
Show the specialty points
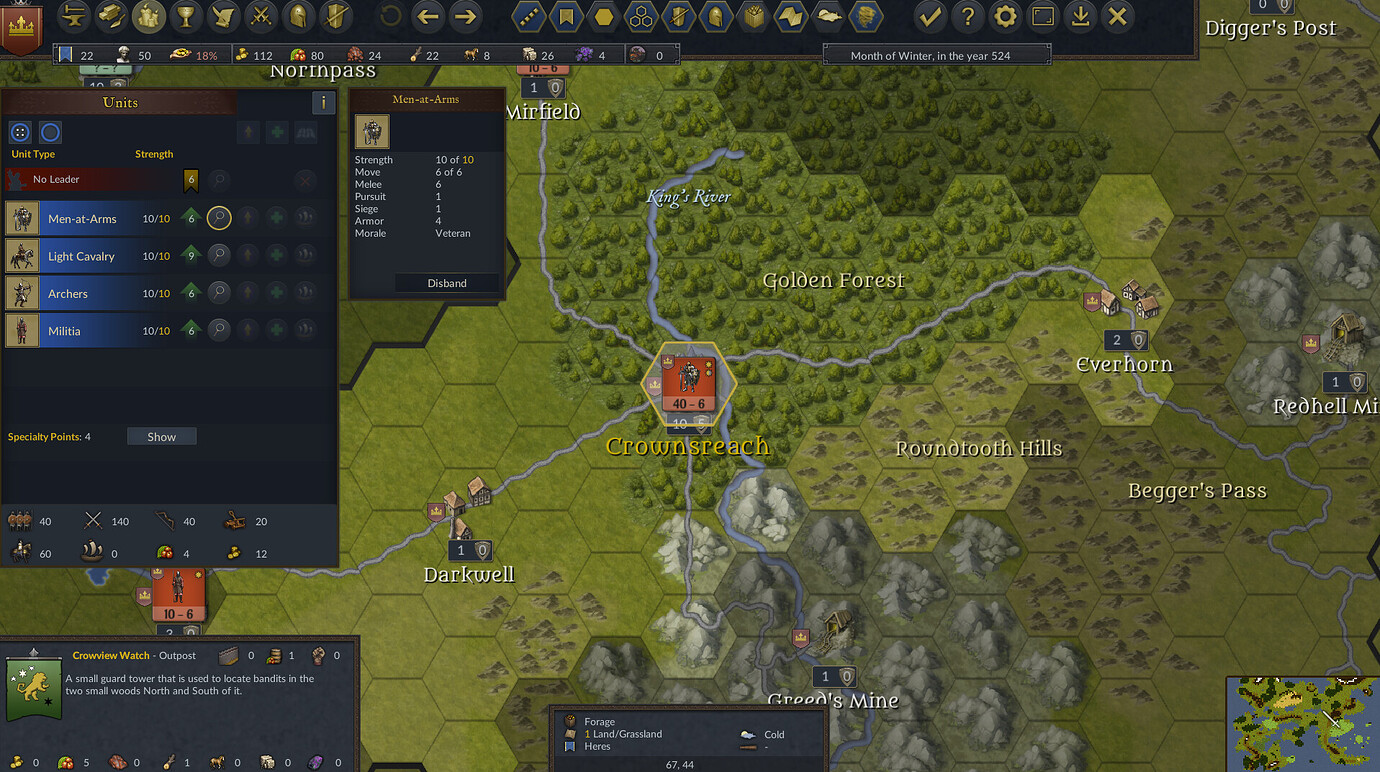[161, 437]
